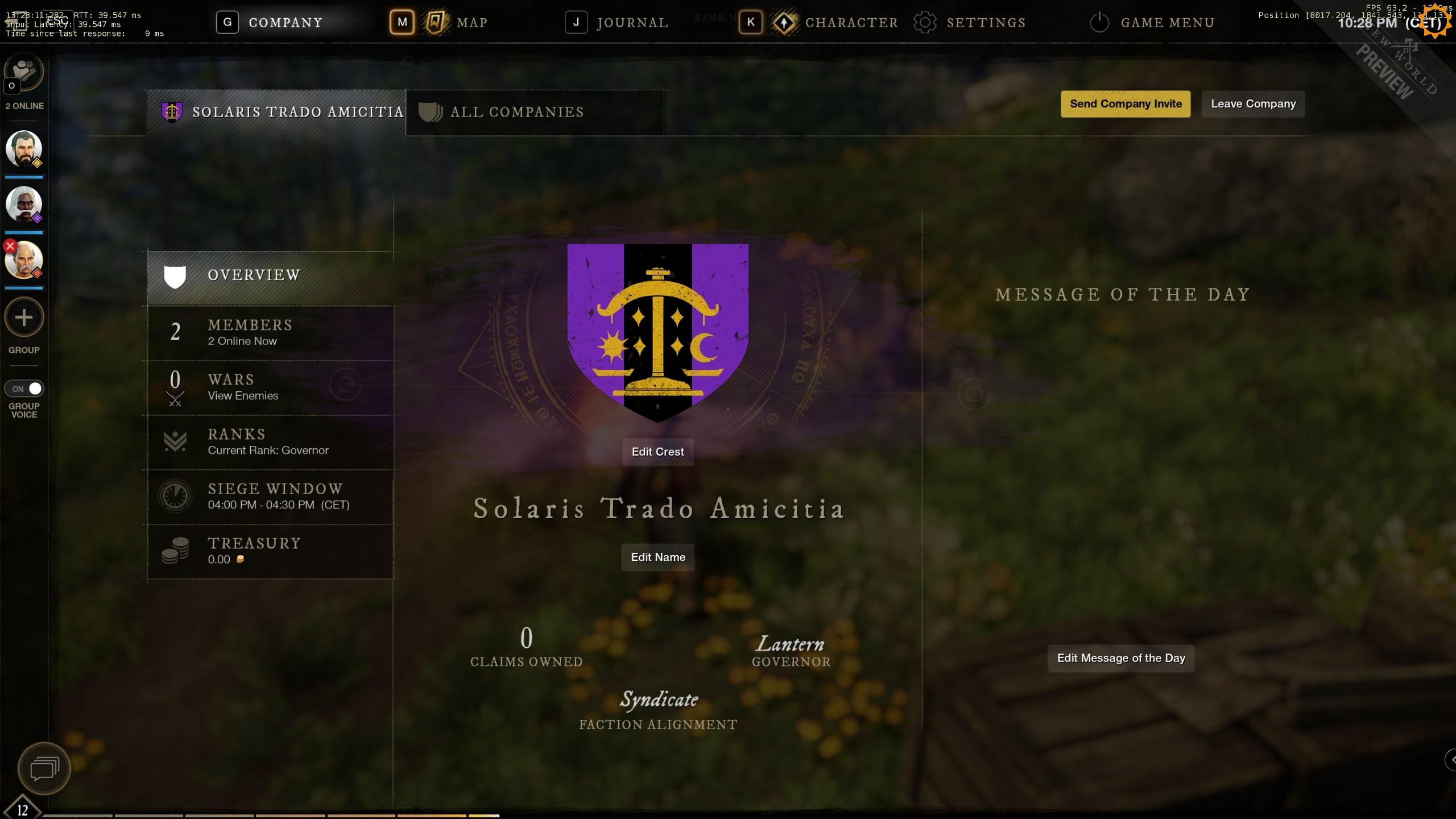Click the Edit Crest button
1456x819 pixels.
coord(657,452)
